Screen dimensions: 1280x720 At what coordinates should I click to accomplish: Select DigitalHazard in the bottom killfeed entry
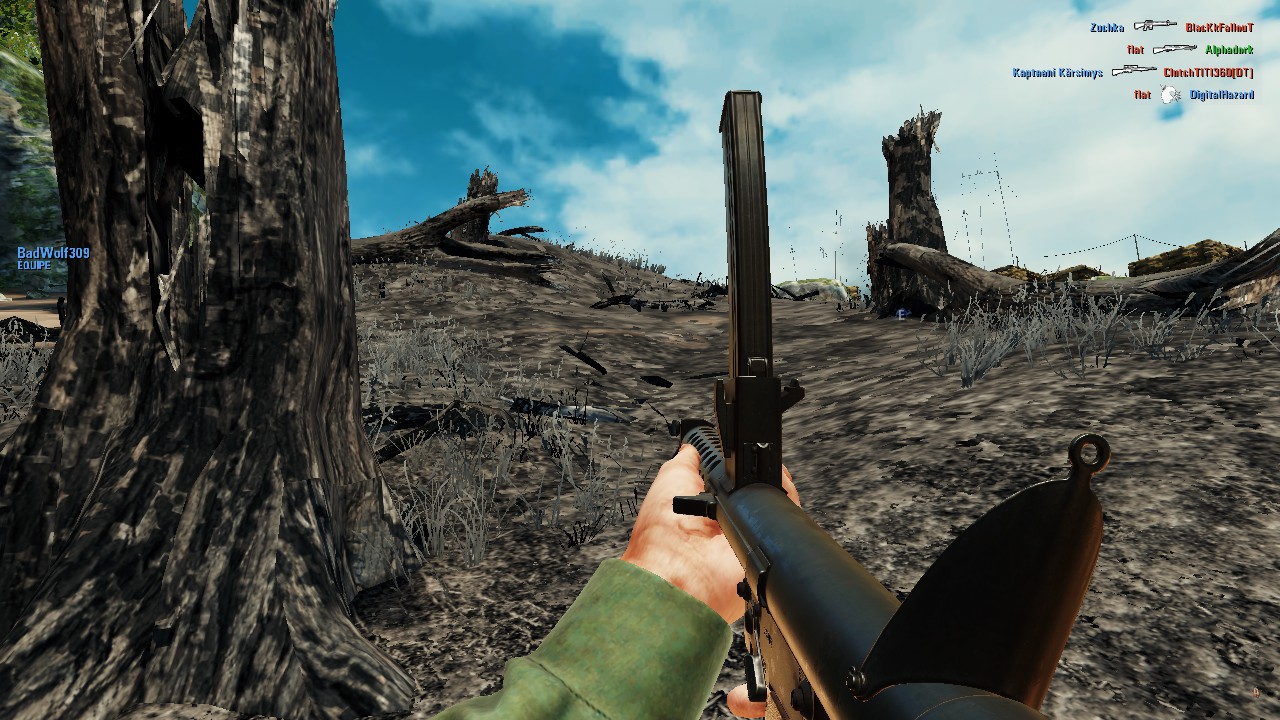1221,96
